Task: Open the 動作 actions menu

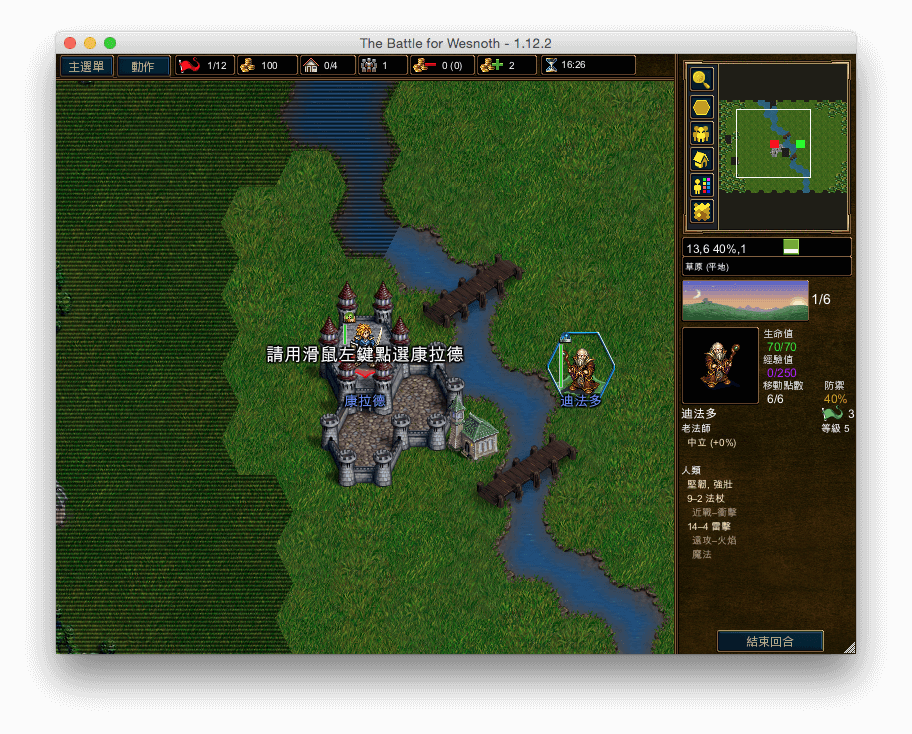Action: [x=143, y=66]
